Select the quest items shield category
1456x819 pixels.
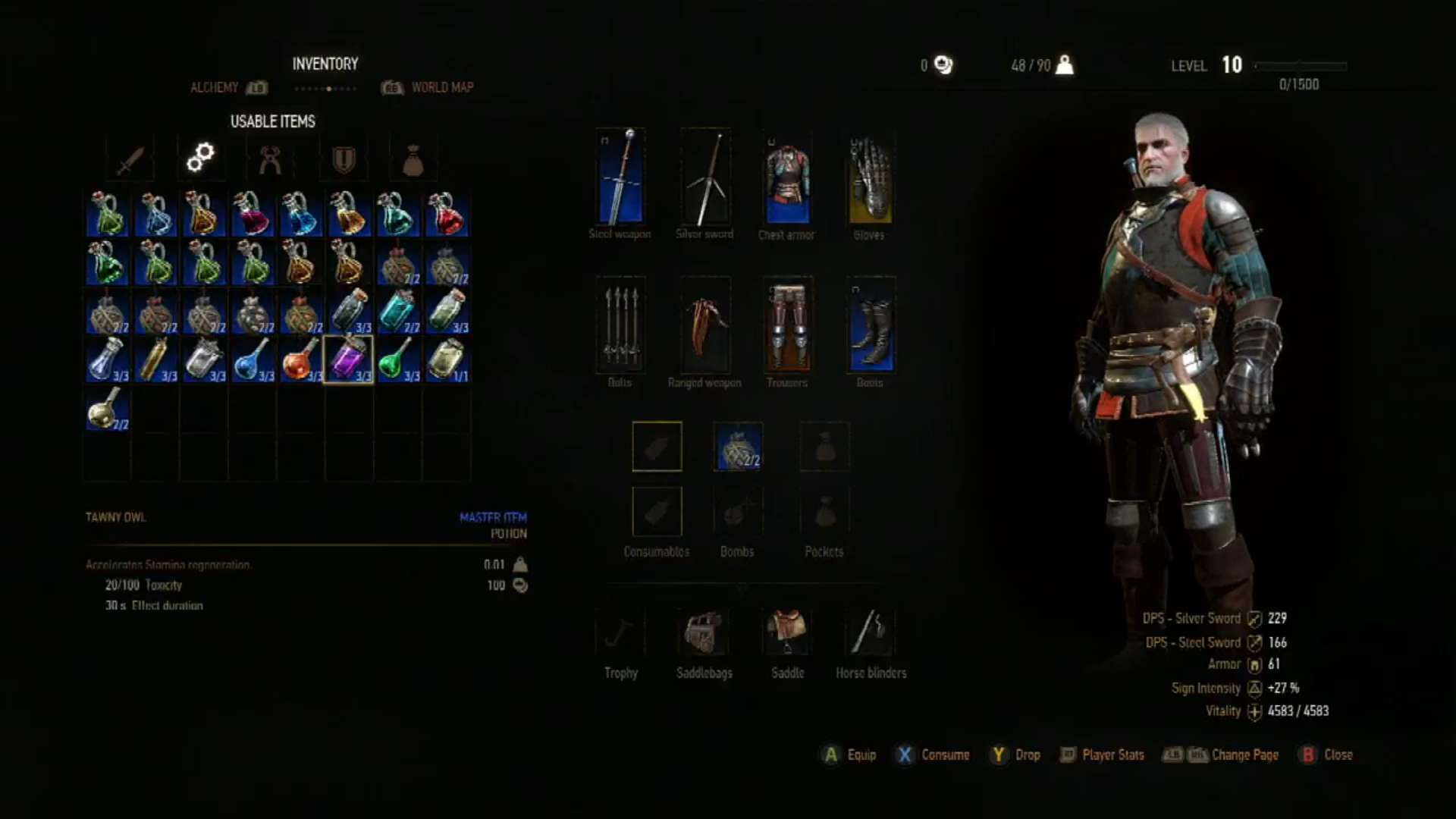[x=341, y=157]
